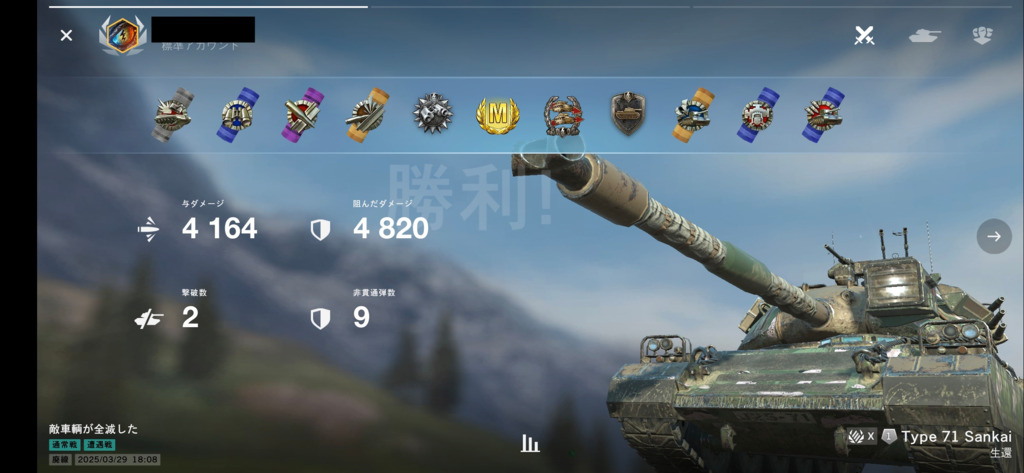The image size is (1024, 473).
Task: Switch to the tank icon tab
Action: (924, 36)
